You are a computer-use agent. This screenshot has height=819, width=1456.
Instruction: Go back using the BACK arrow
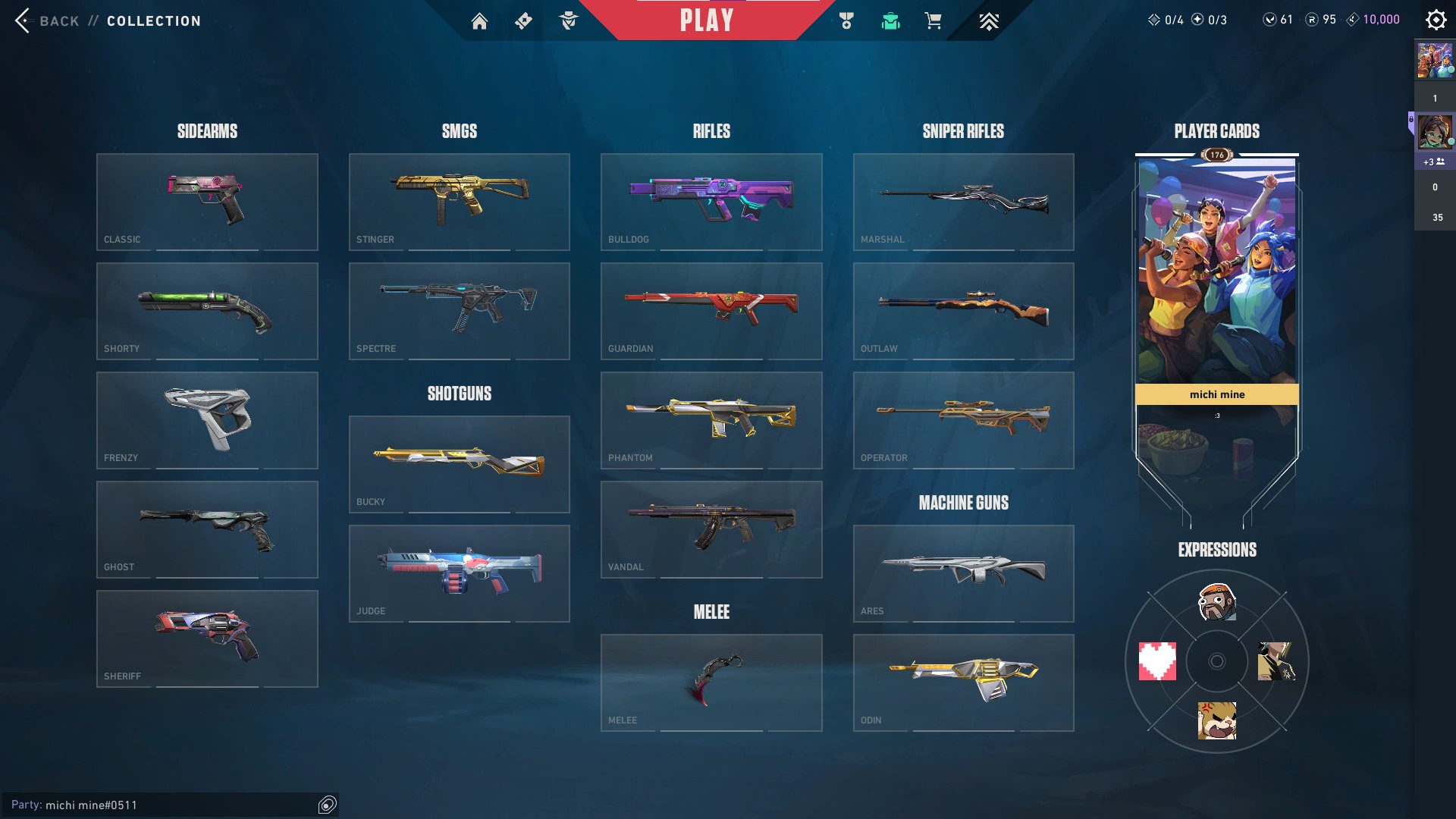tap(24, 20)
